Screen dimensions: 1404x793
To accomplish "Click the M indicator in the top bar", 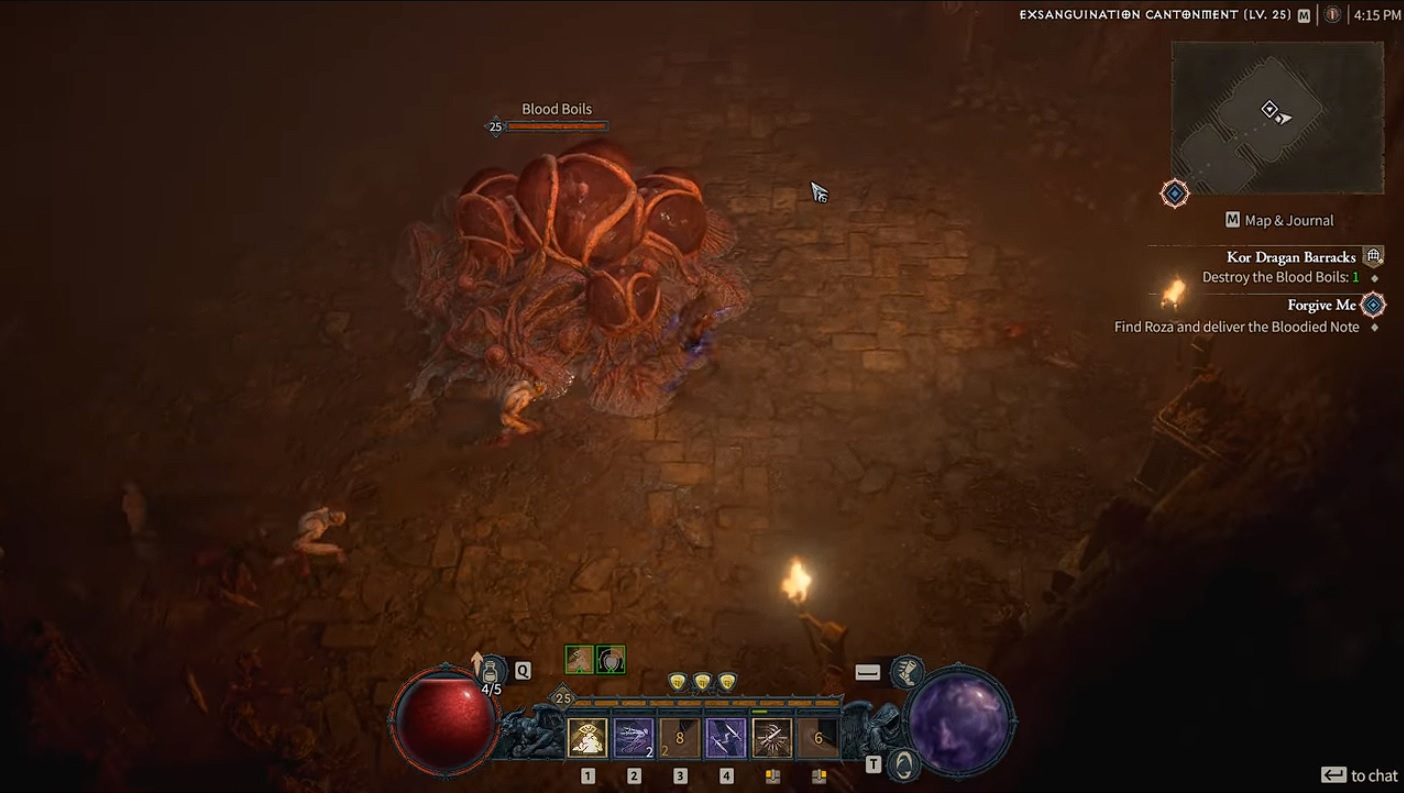I will click(x=1303, y=16).
